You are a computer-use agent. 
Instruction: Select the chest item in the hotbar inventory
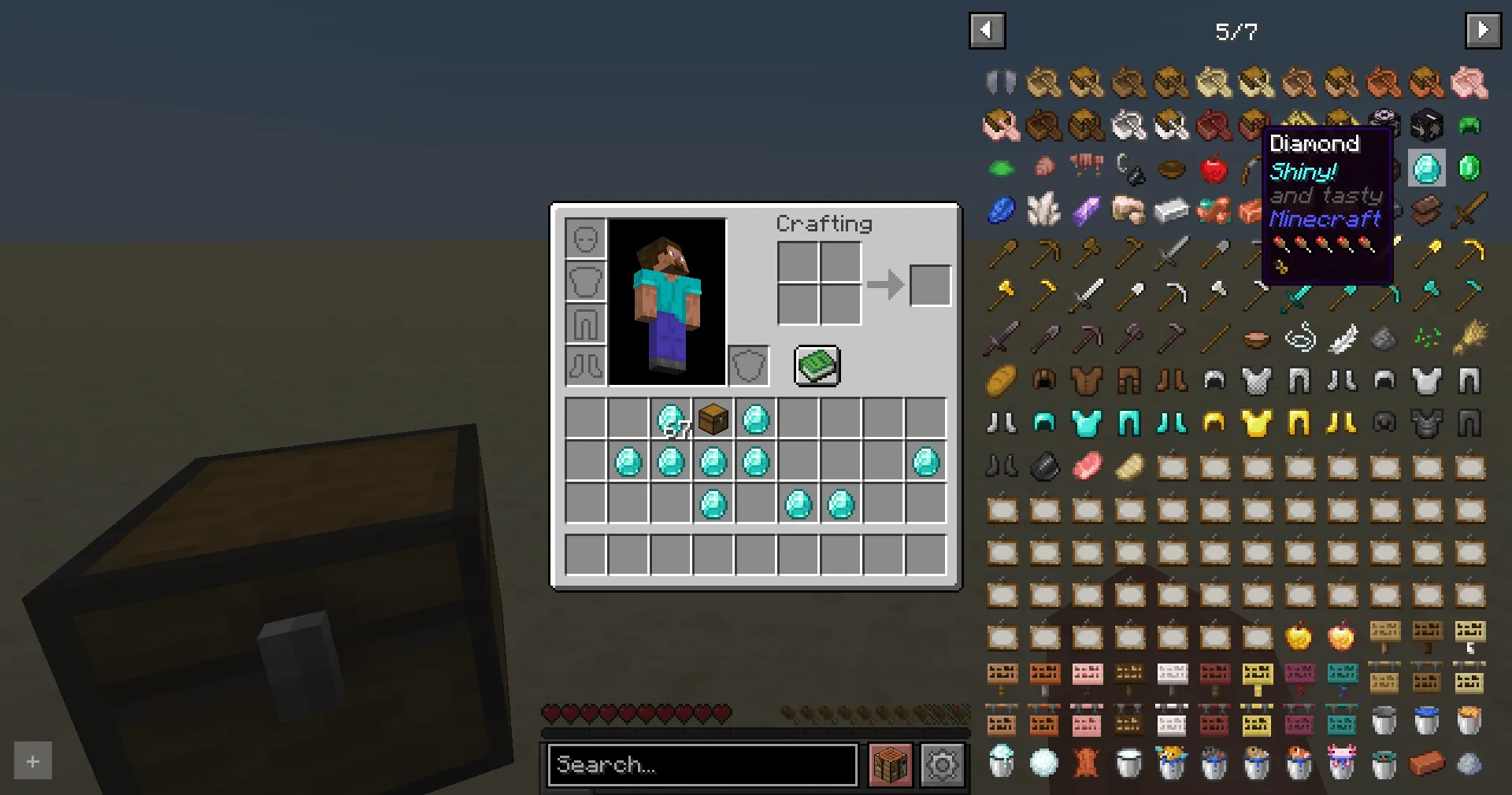click(713, 420)
